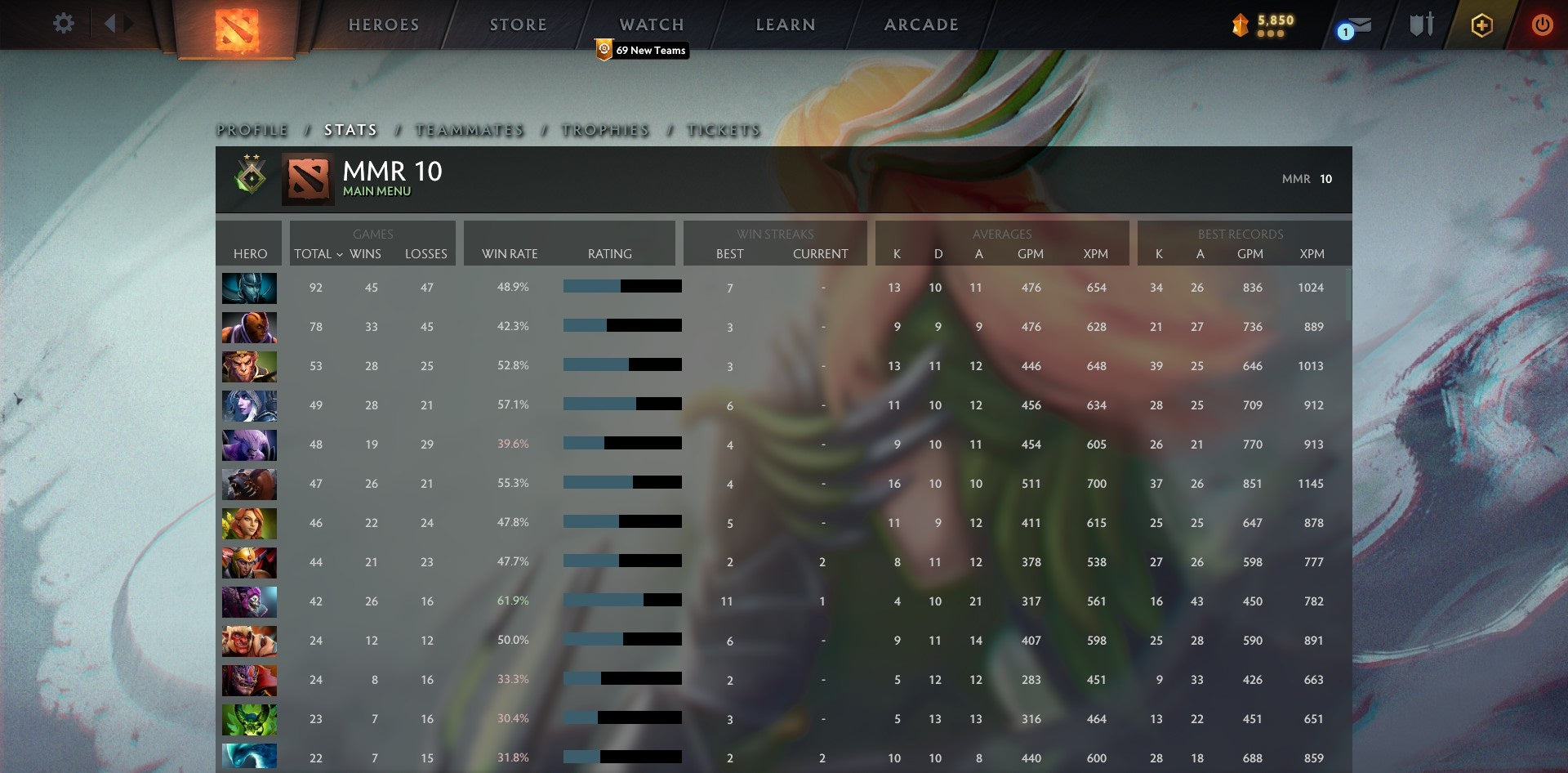The width and height of the screenshot is (1568, 773).
Task: Click Phantom Assassin's win rate bar
Action: click(621, 286)
